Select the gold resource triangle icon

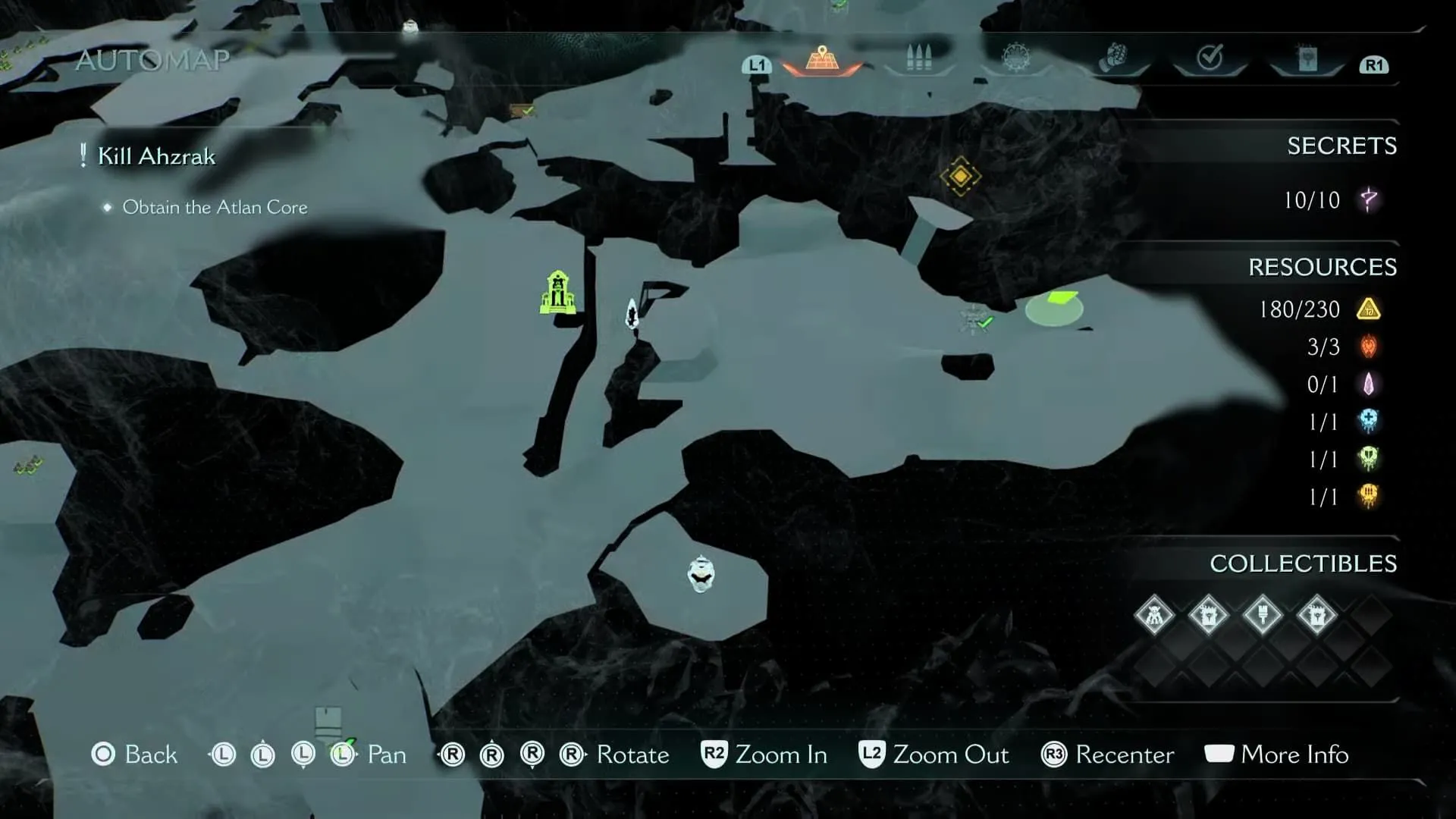pos(1369,309)
